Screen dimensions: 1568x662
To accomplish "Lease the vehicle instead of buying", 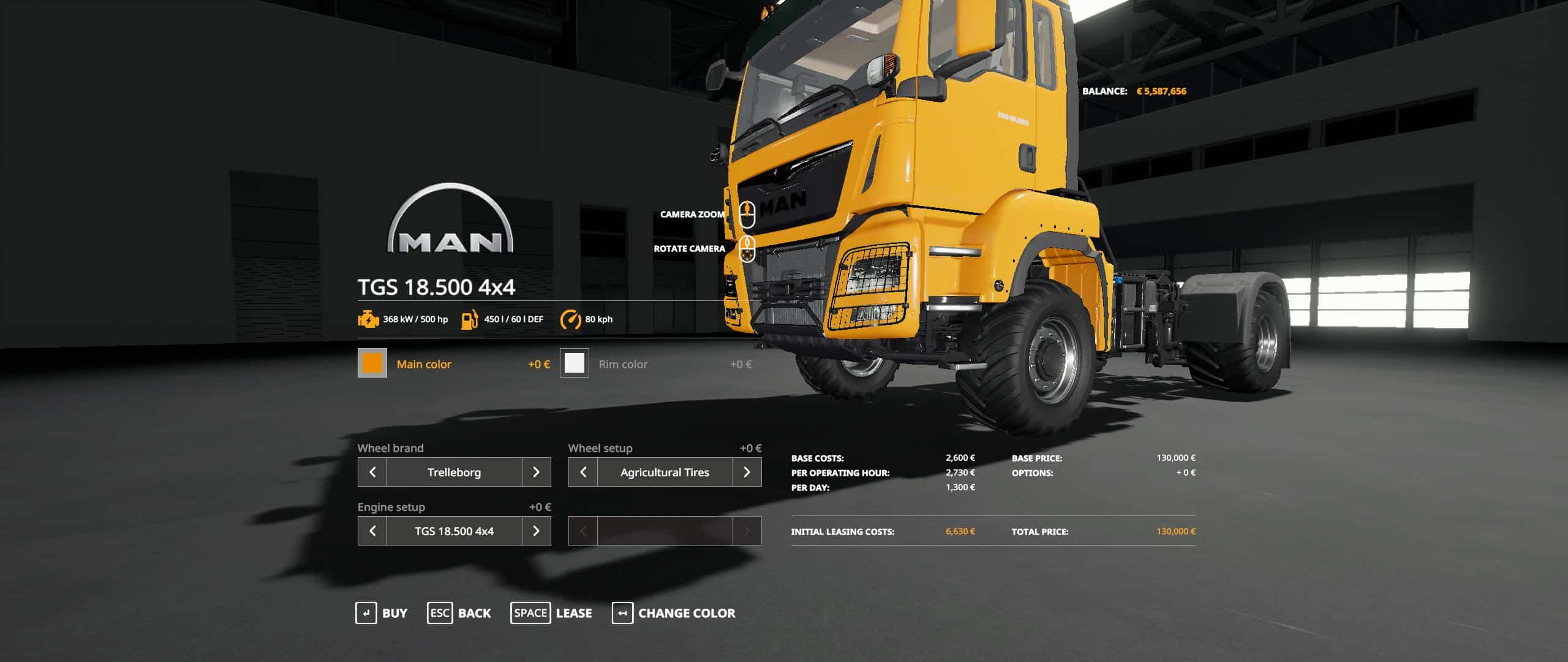I will coord(551,613).
